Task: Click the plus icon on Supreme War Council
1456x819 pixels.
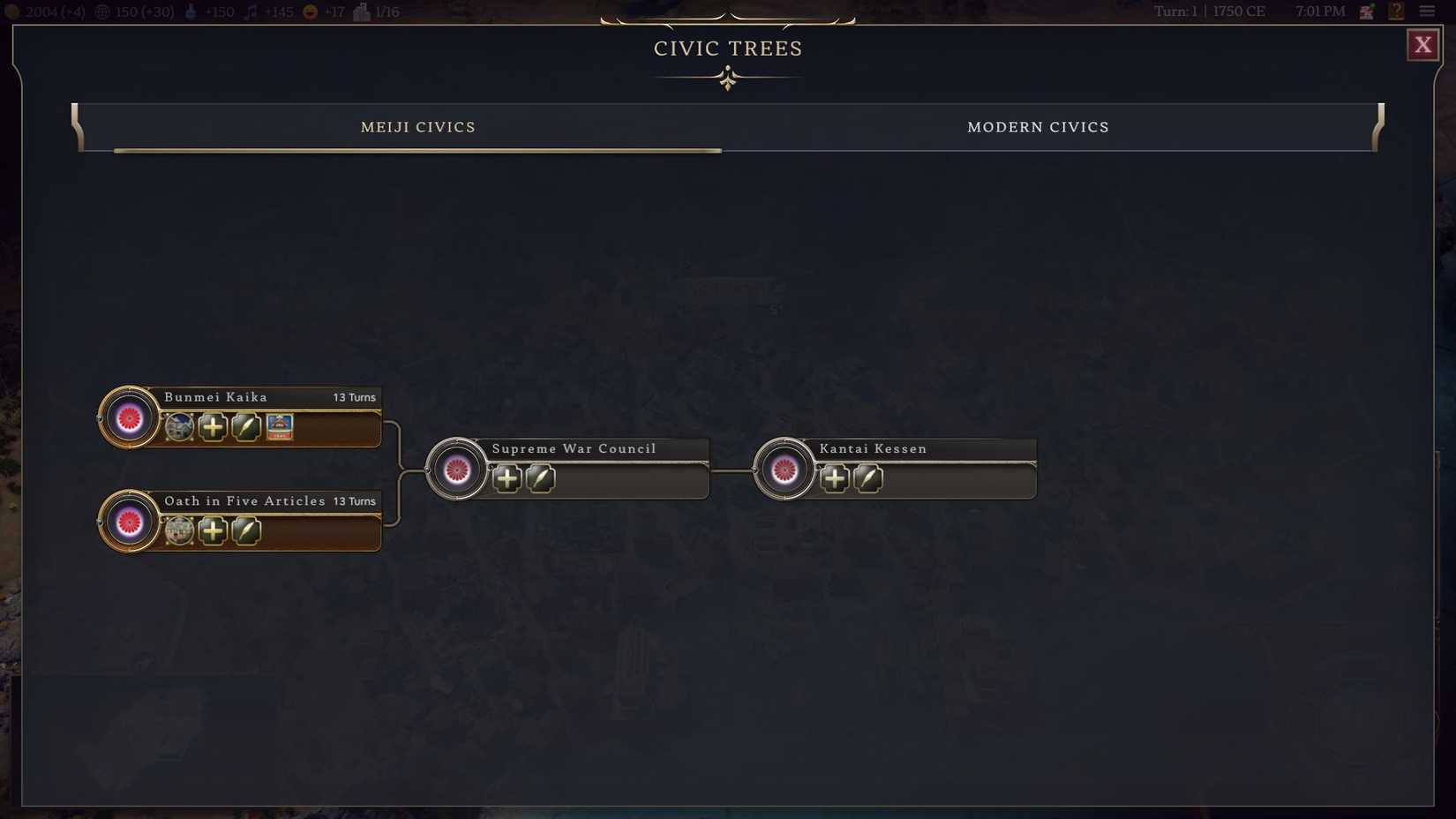Action: (x=506, y=478)
